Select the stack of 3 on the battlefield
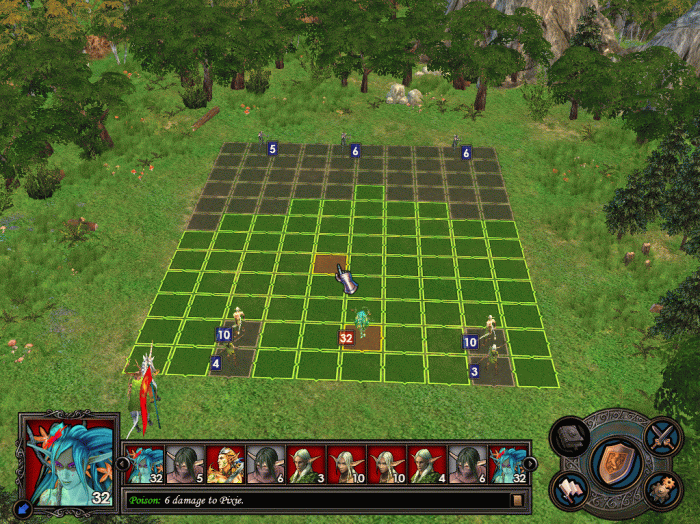This screenshot has width=700, height=524. [491, 360]
